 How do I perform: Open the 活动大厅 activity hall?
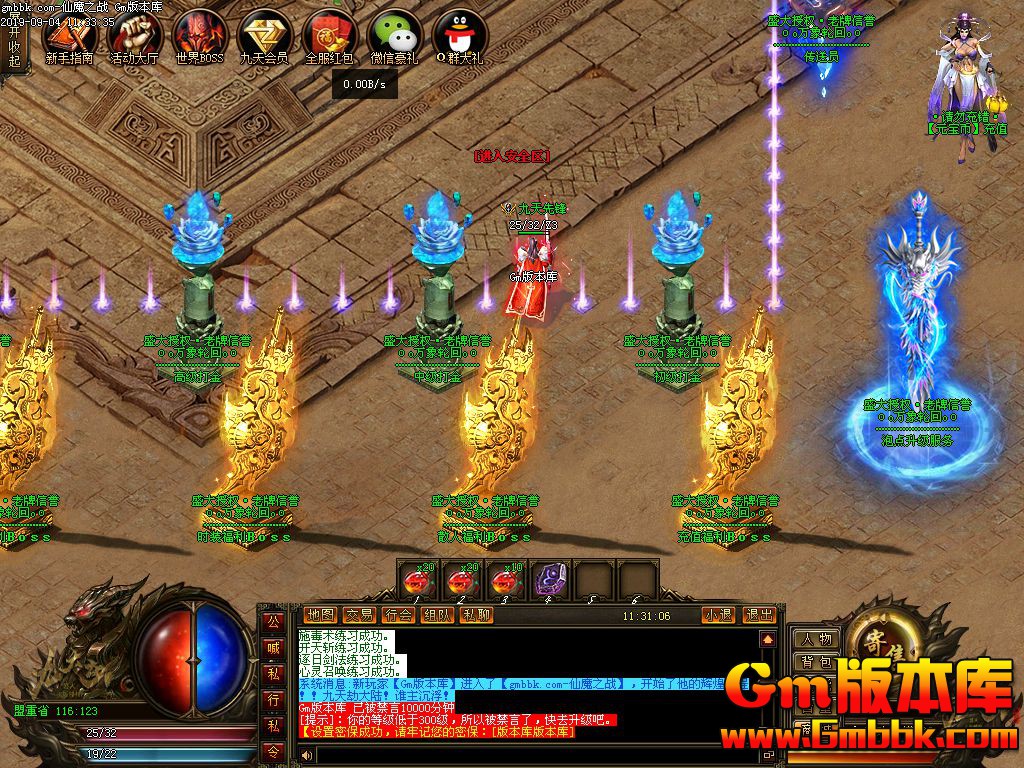[x=134, y=37]
